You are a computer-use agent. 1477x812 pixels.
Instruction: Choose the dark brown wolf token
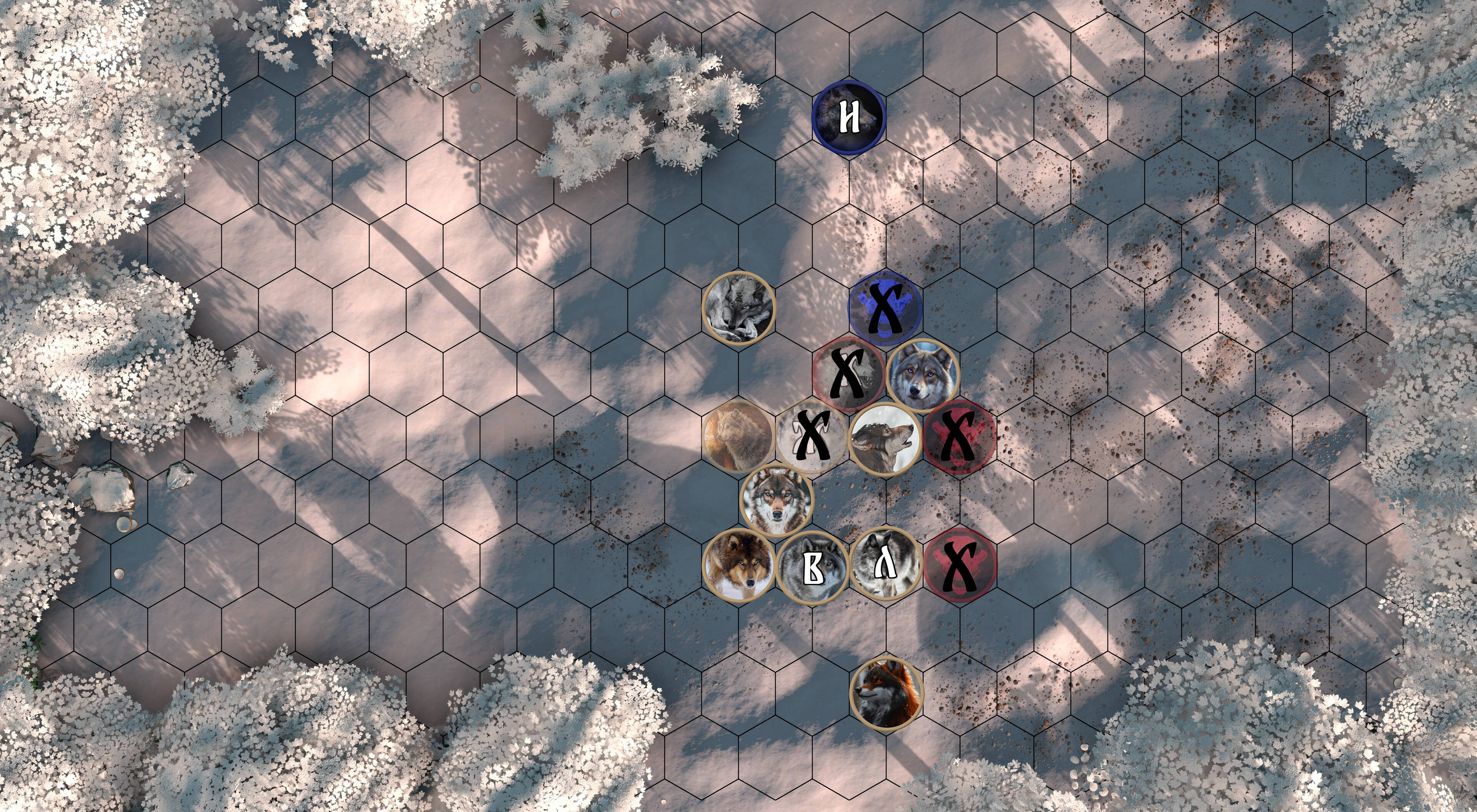point(738,566)
